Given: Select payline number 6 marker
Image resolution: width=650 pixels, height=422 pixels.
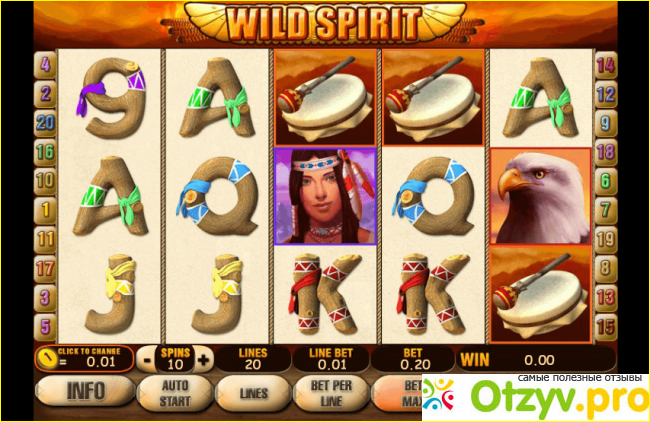Looking at the screenshot, I should coord(604,181).
